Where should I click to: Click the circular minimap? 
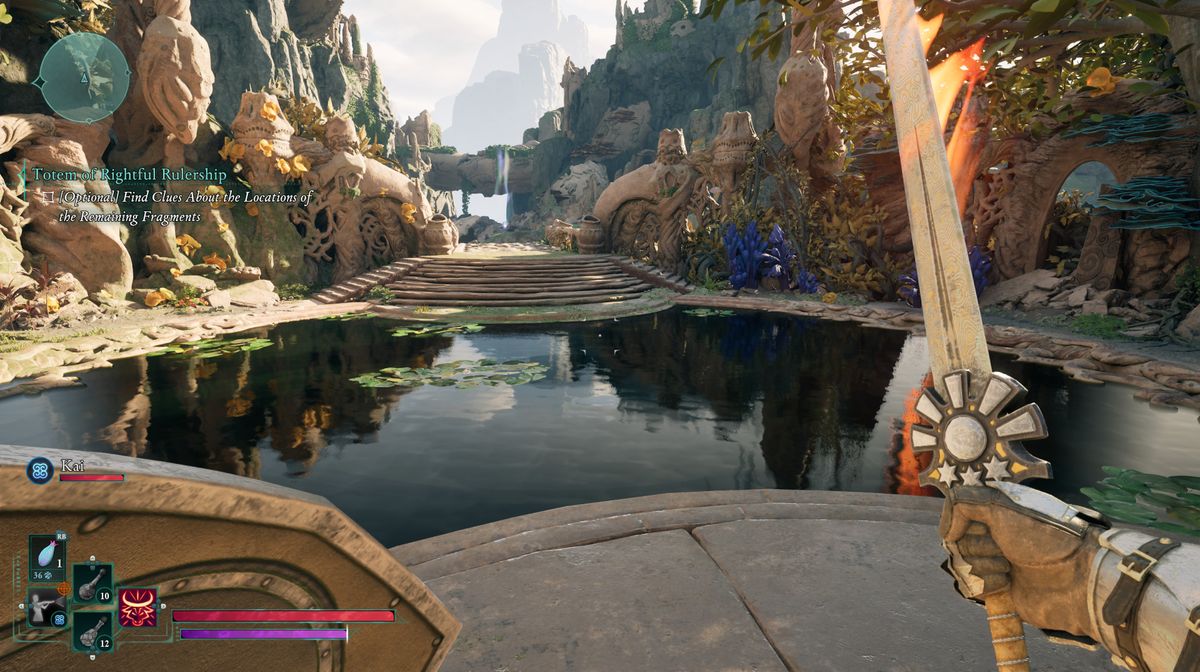pyautogui.click(x=84, y=77)
